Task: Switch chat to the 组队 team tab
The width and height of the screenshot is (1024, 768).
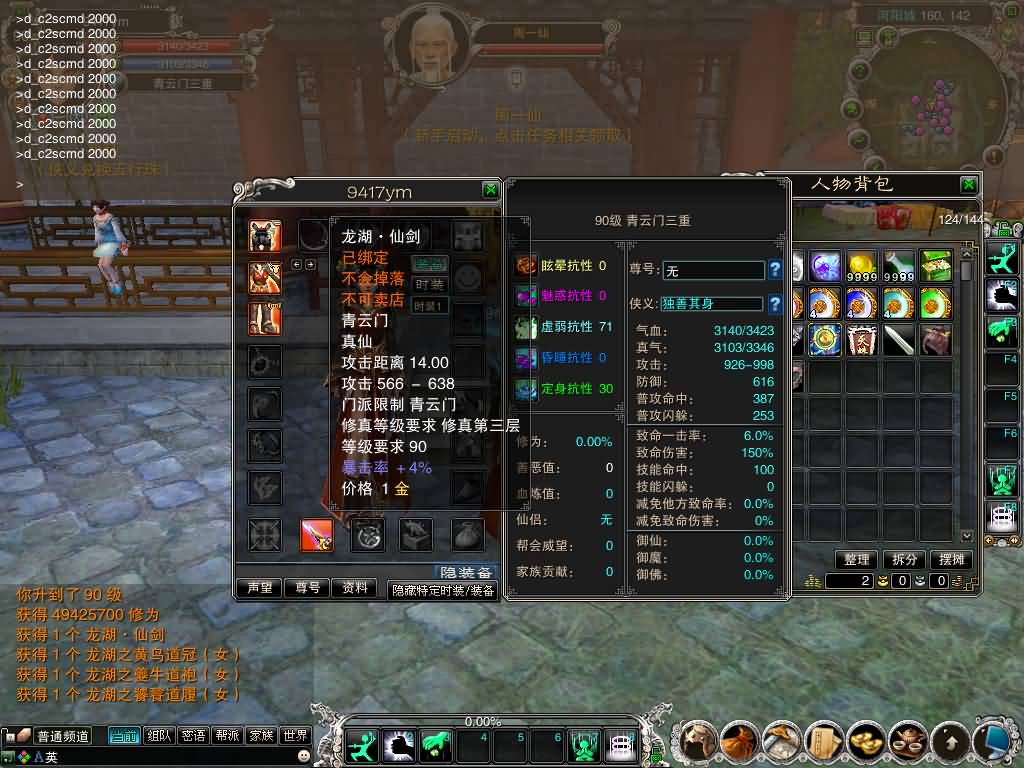Action: [x=159, y=736]
